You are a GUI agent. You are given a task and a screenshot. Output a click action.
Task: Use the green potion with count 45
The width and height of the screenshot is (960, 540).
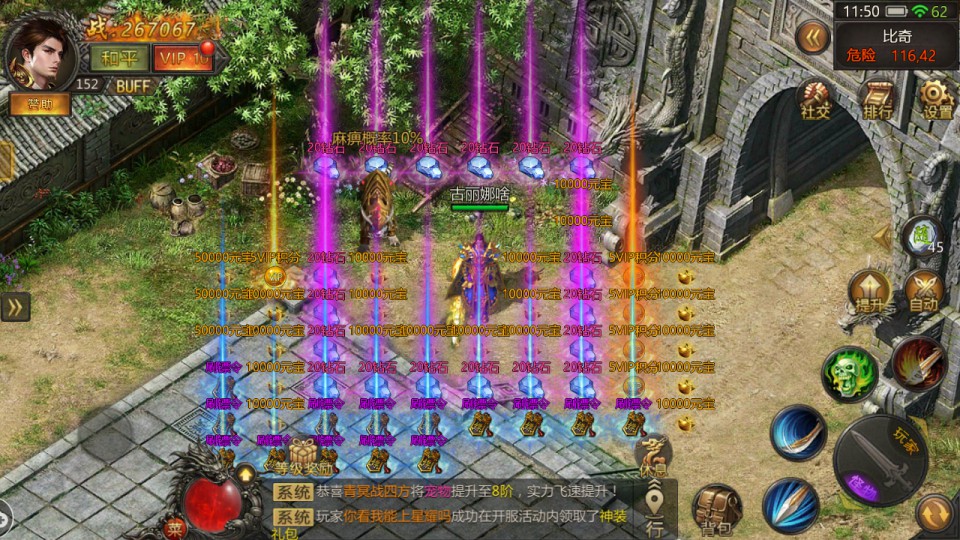tap(923, 237)
